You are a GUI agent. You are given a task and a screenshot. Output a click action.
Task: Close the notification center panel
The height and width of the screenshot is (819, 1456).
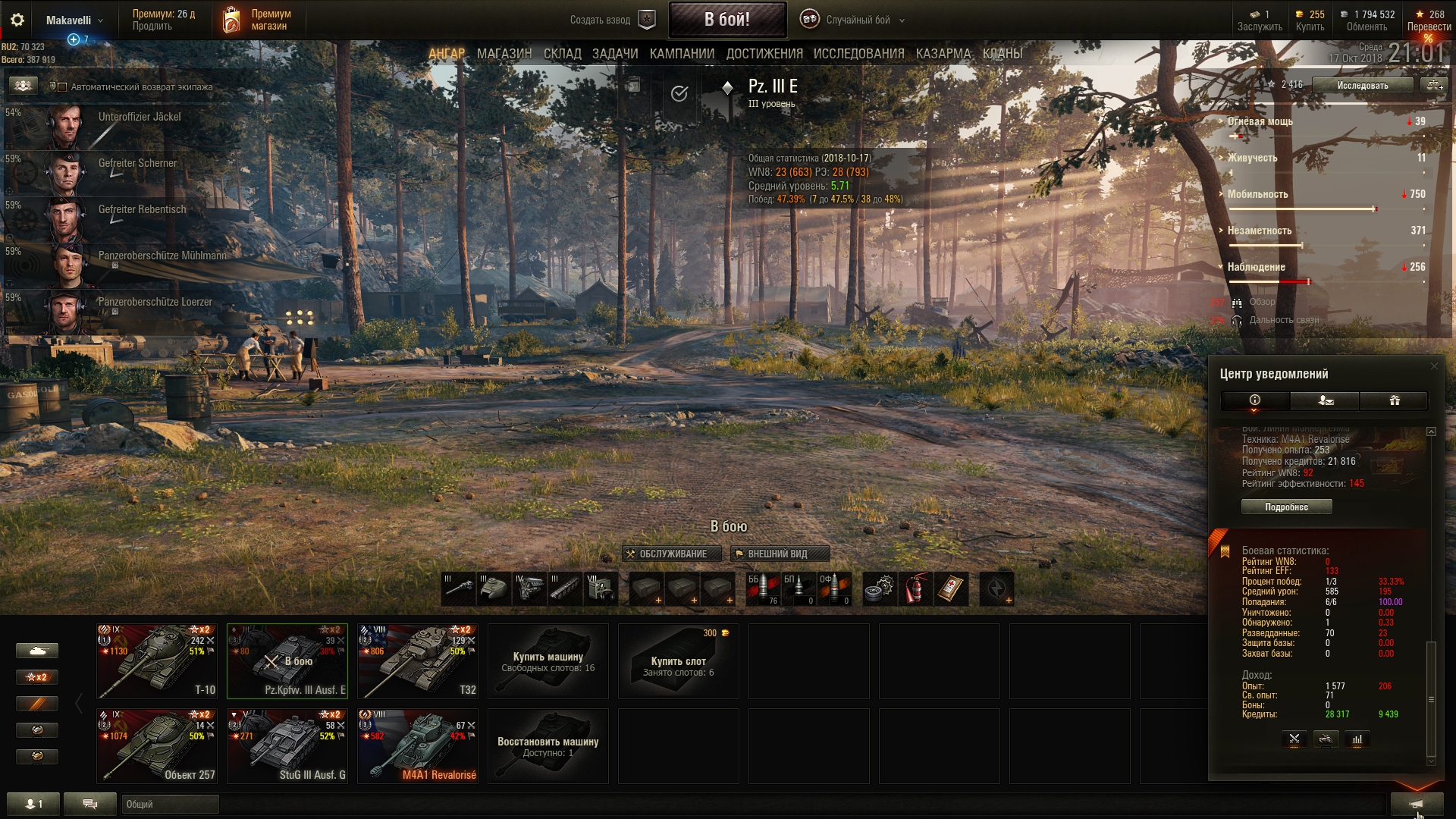coord(1433,366)
